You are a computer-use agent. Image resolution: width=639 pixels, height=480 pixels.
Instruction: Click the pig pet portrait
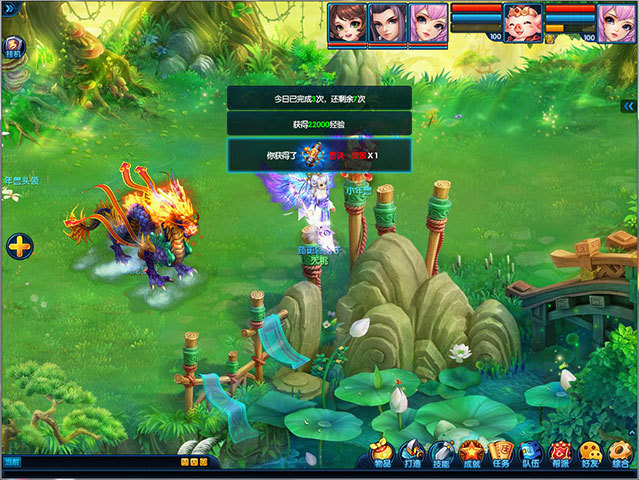tap(522, 23)
